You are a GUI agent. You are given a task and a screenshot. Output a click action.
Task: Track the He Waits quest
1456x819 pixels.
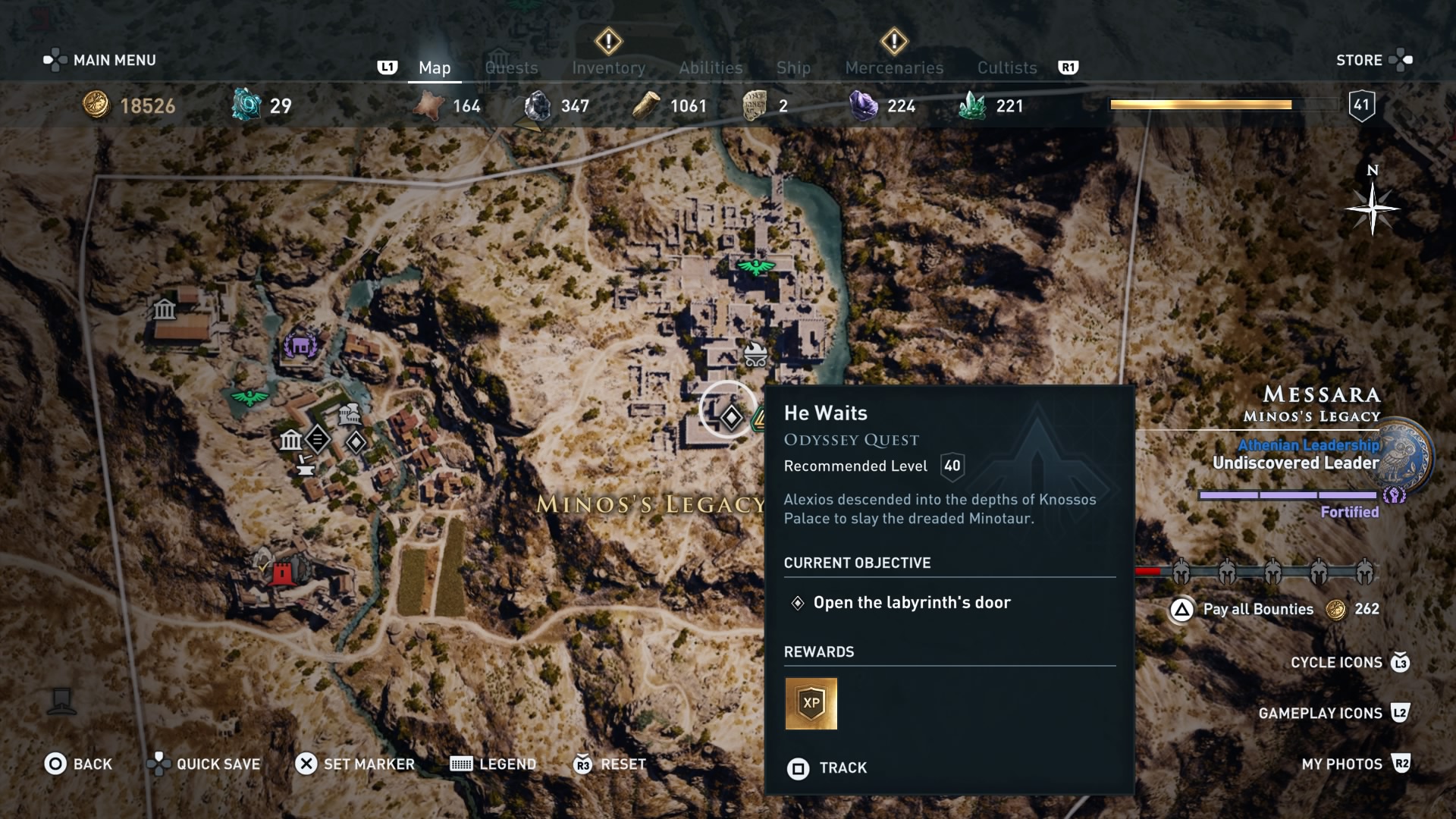coord(827,768)
